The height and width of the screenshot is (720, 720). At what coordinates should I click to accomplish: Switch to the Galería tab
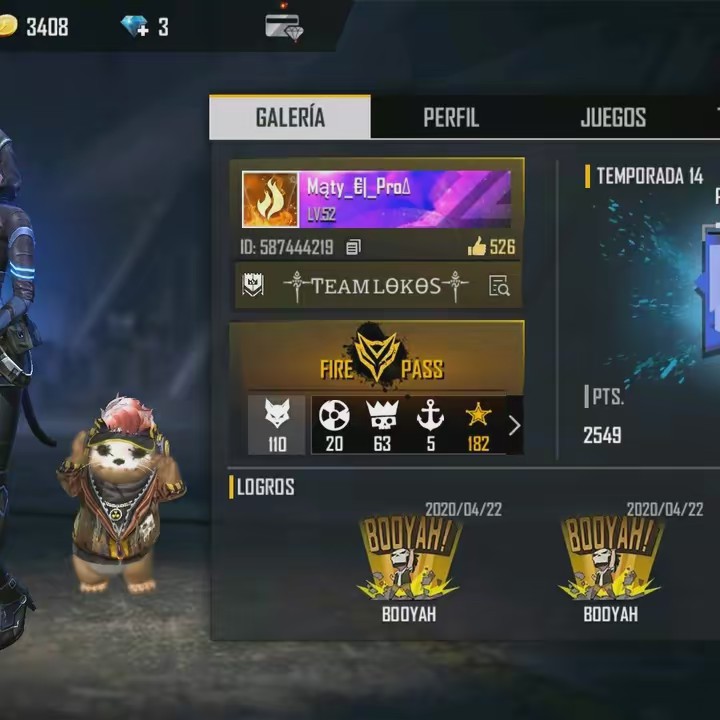[290, 117]
